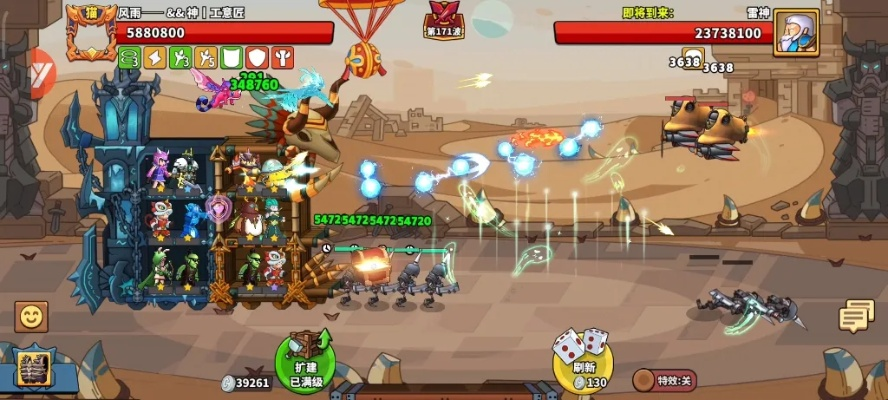Open the player avatar frame
888x400 pixels.
click(x=91, y=33)
